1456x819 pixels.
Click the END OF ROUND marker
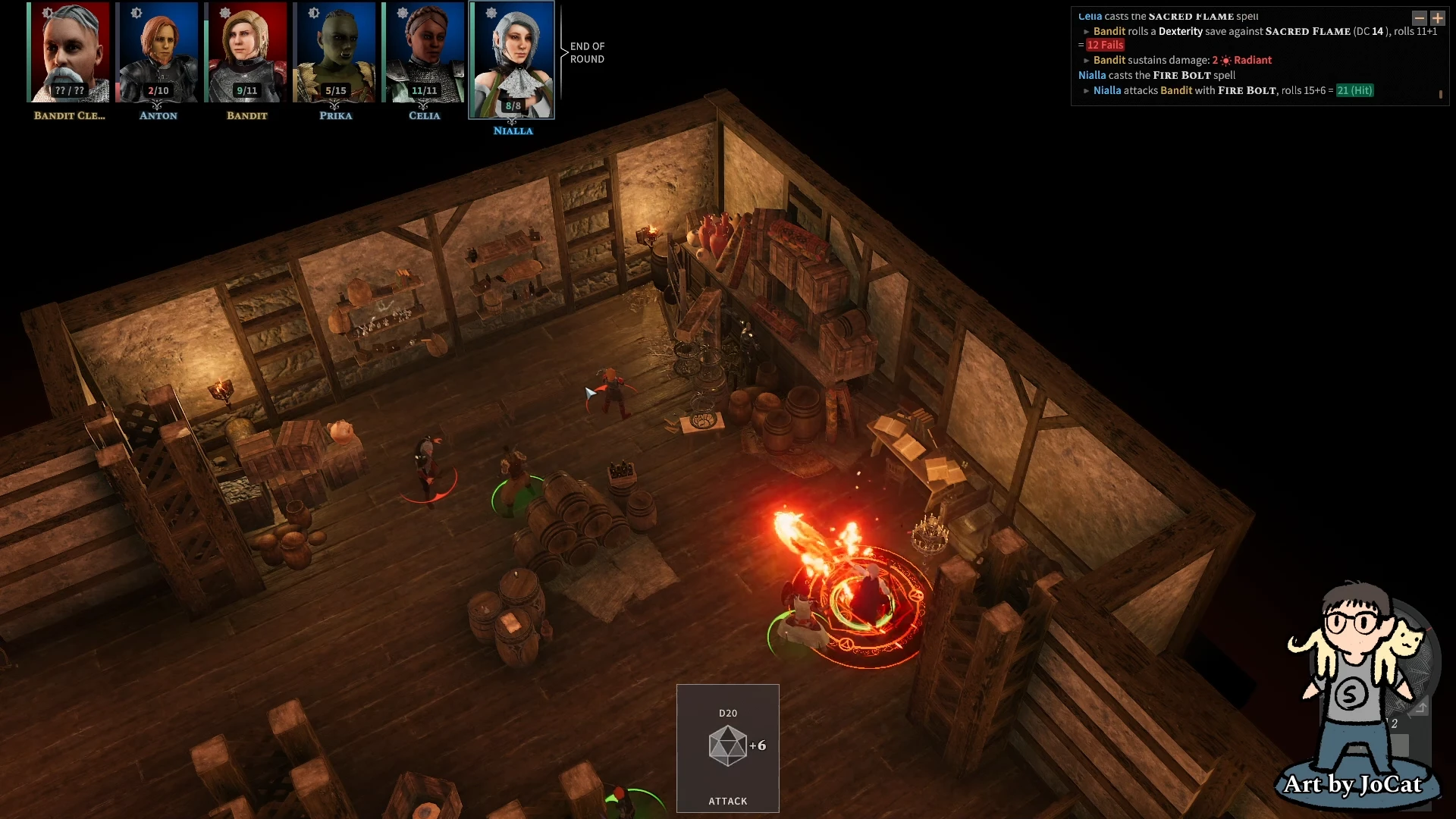click(x=588, y=52)
